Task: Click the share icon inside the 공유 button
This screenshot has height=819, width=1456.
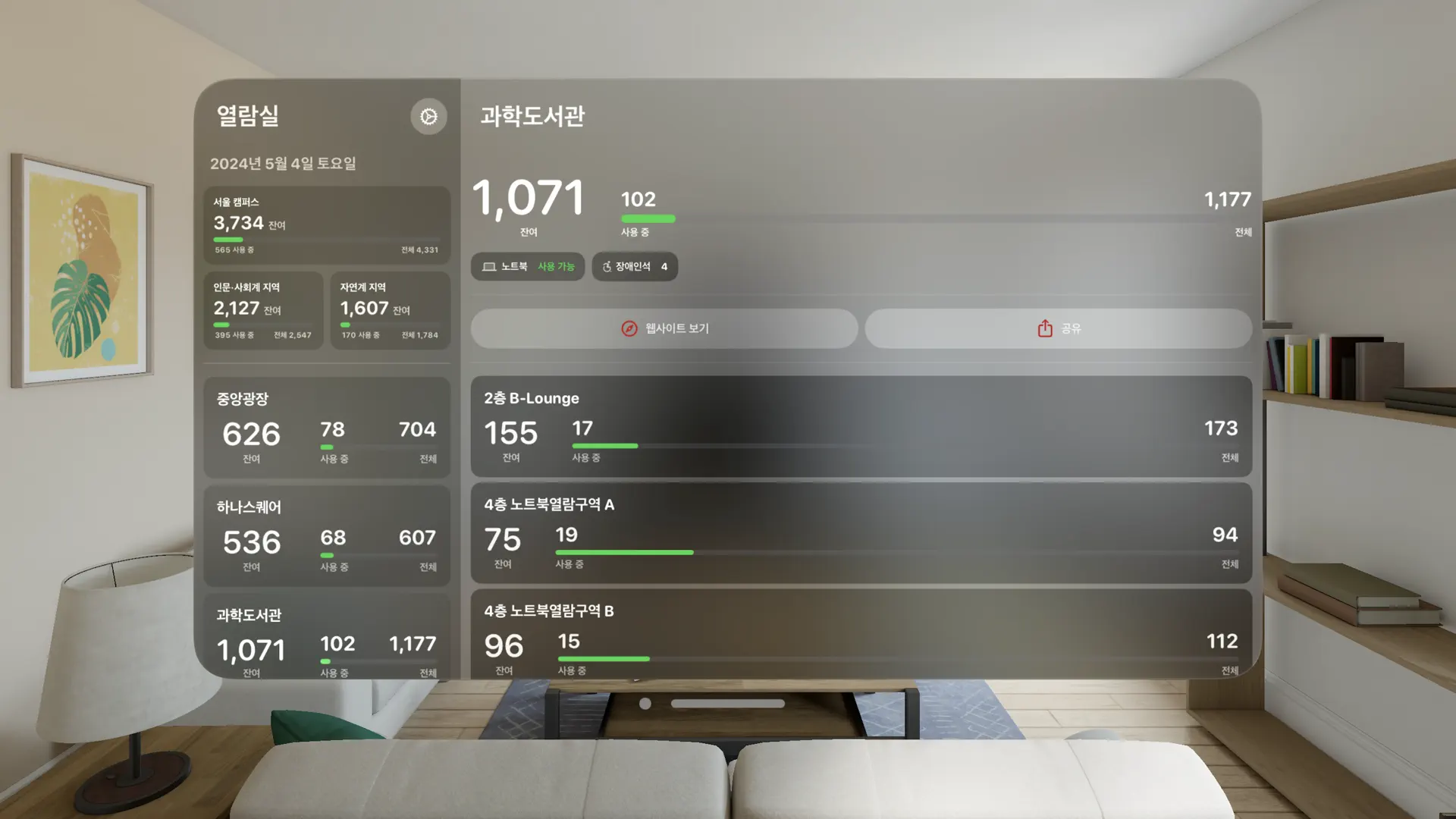Action: (1045, 328)
